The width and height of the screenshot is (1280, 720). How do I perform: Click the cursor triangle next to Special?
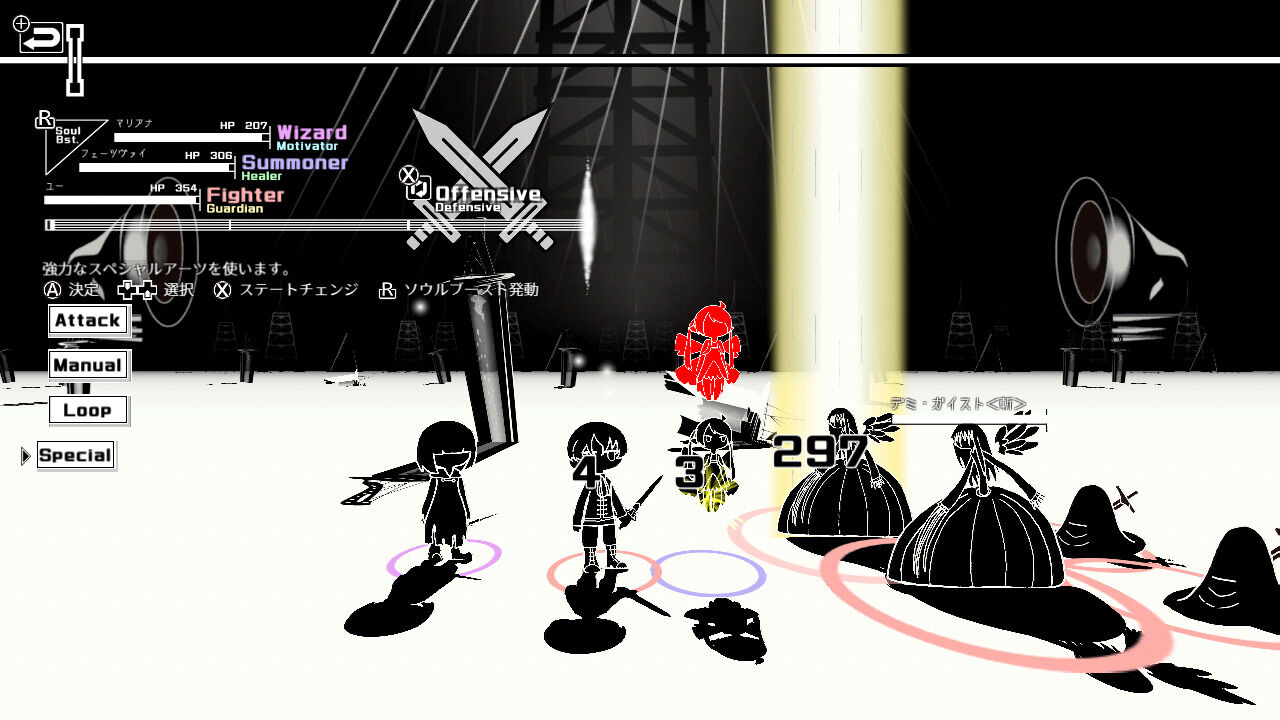(24, 455)
